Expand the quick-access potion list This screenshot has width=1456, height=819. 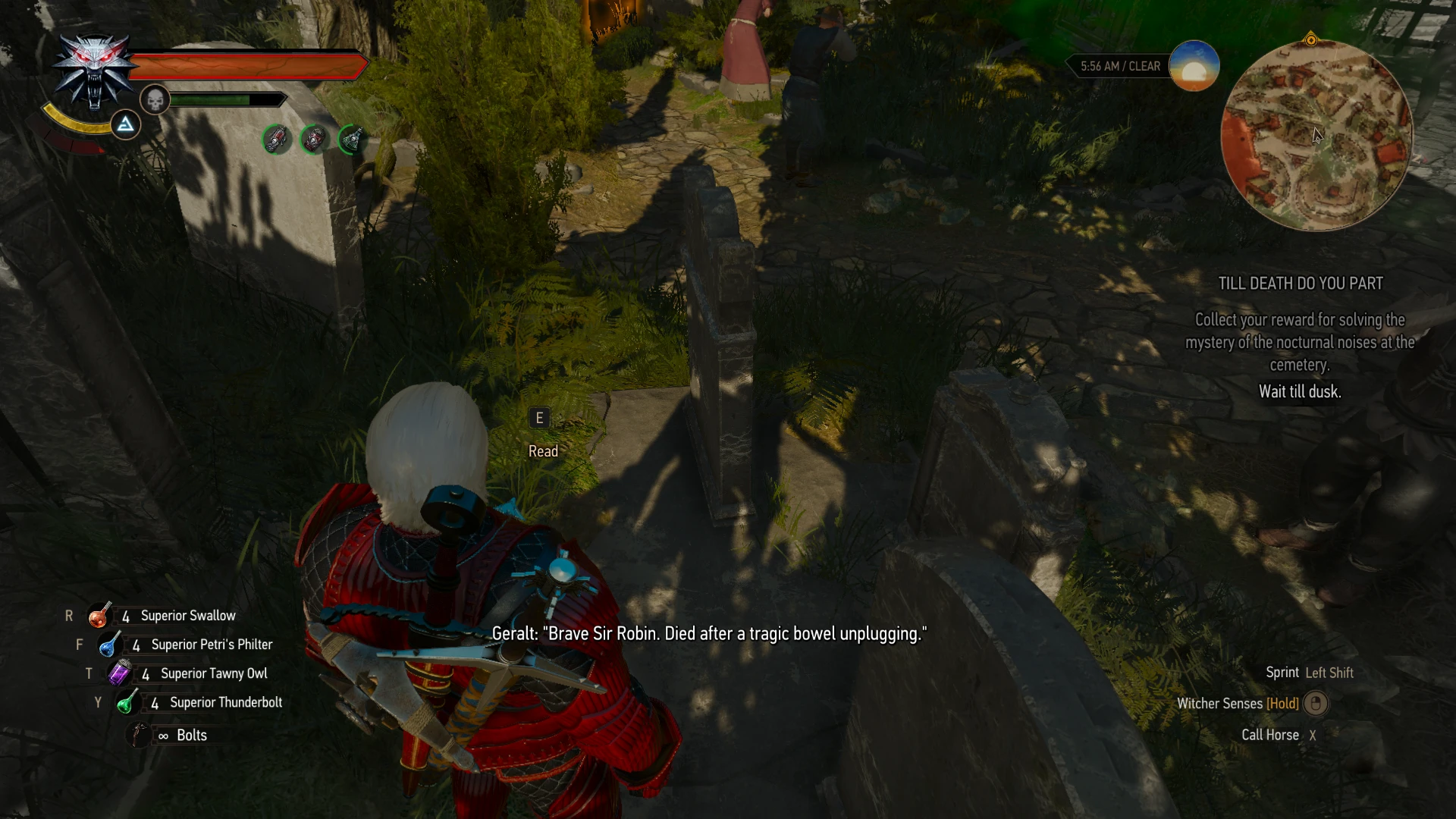coord(182,673)
